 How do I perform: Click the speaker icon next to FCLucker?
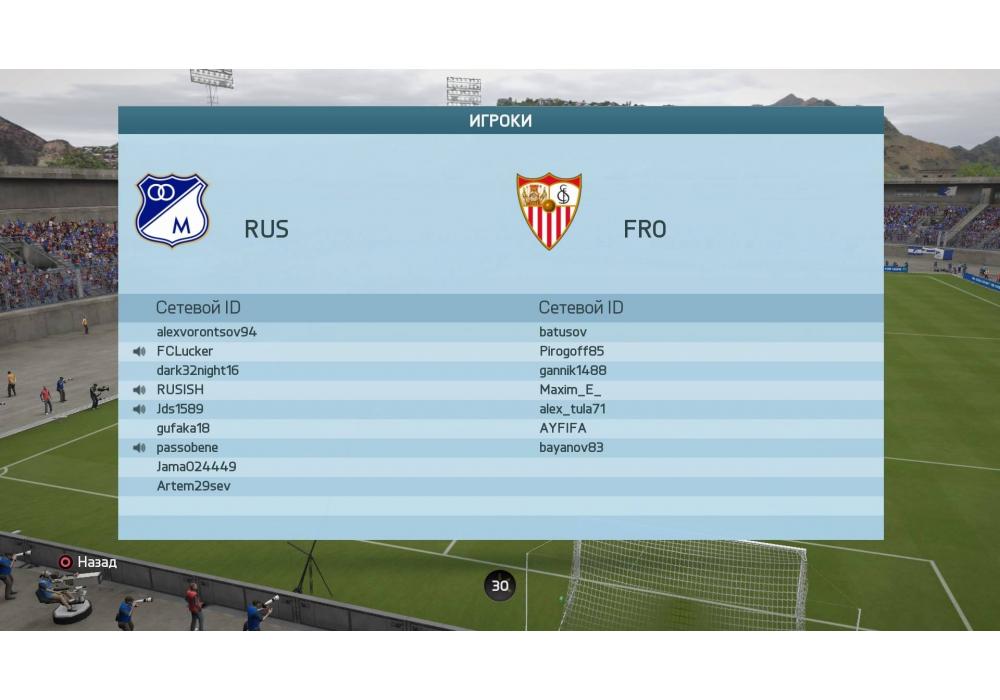139,351
